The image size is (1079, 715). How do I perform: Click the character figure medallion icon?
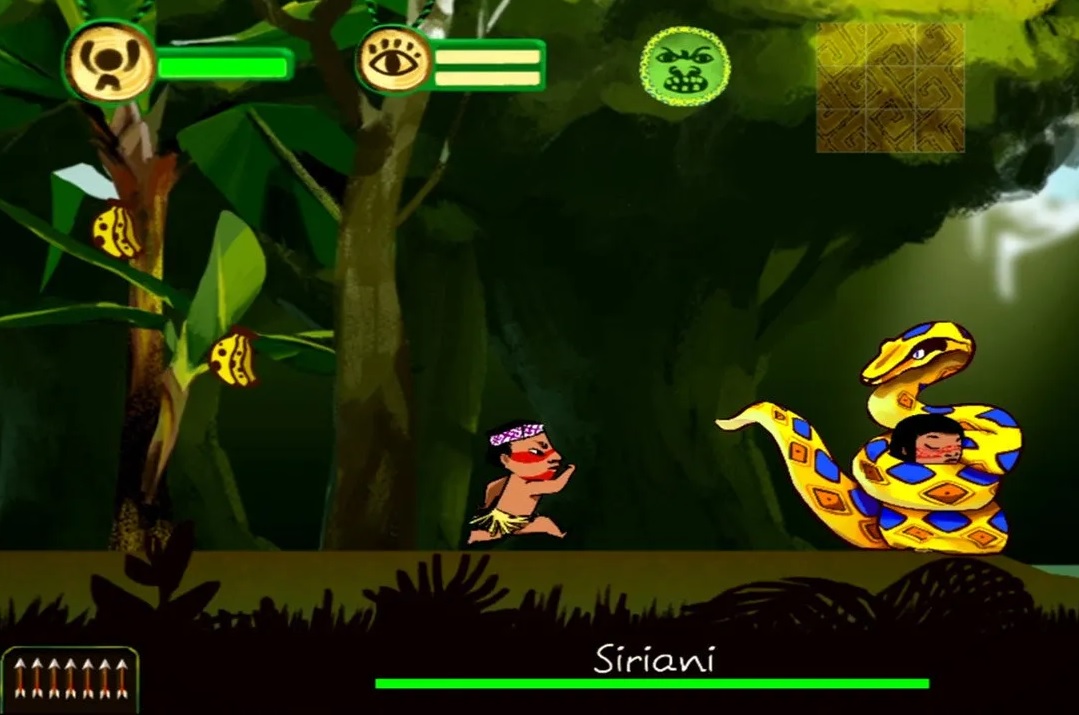(109, 62)
